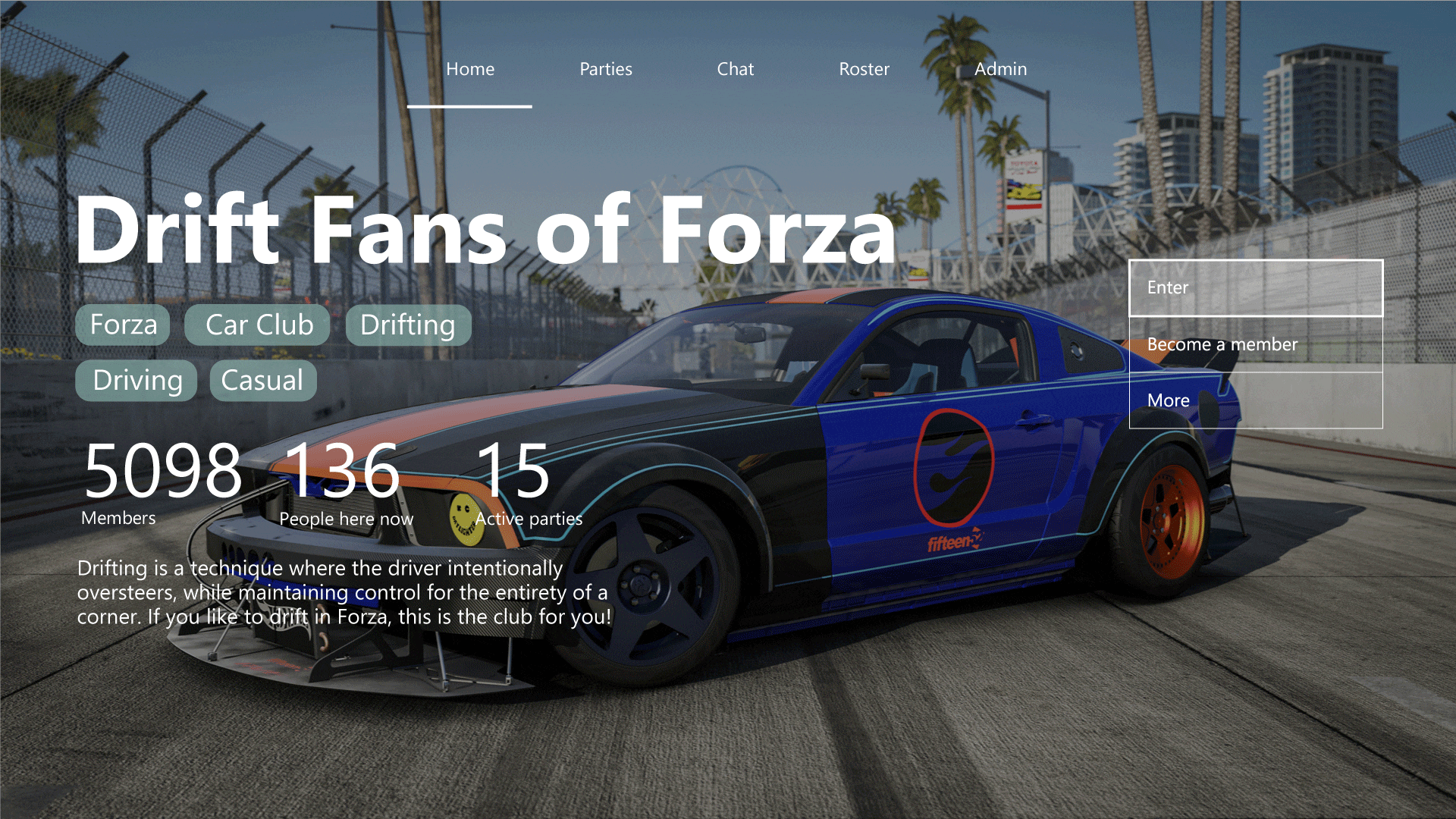Choose the Drifting tag
Viewport: 1456px width, 819px height.
click(x=408, y=325)
